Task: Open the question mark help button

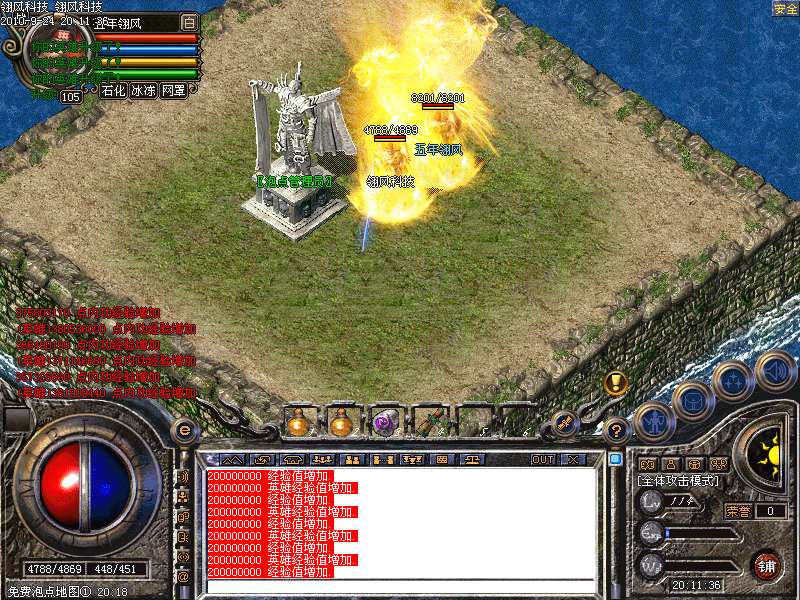Action: [x=617, y=431]
